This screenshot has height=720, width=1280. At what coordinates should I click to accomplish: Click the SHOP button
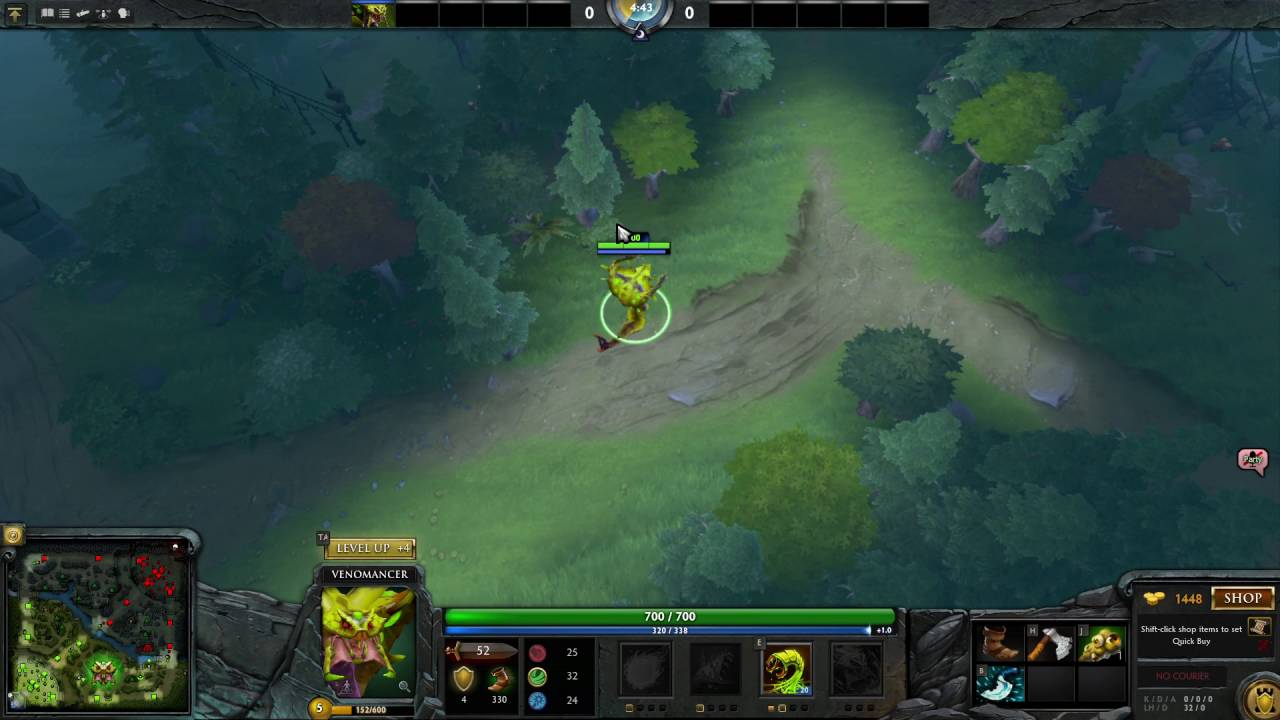point(1242,598)
